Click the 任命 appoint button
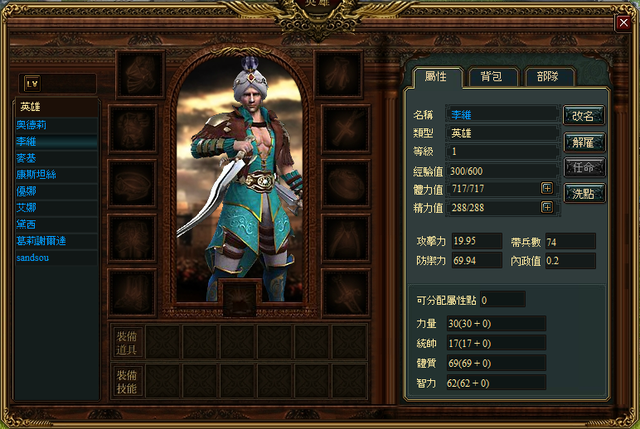Viewport: 640px width, 429px height. [583, 166]
